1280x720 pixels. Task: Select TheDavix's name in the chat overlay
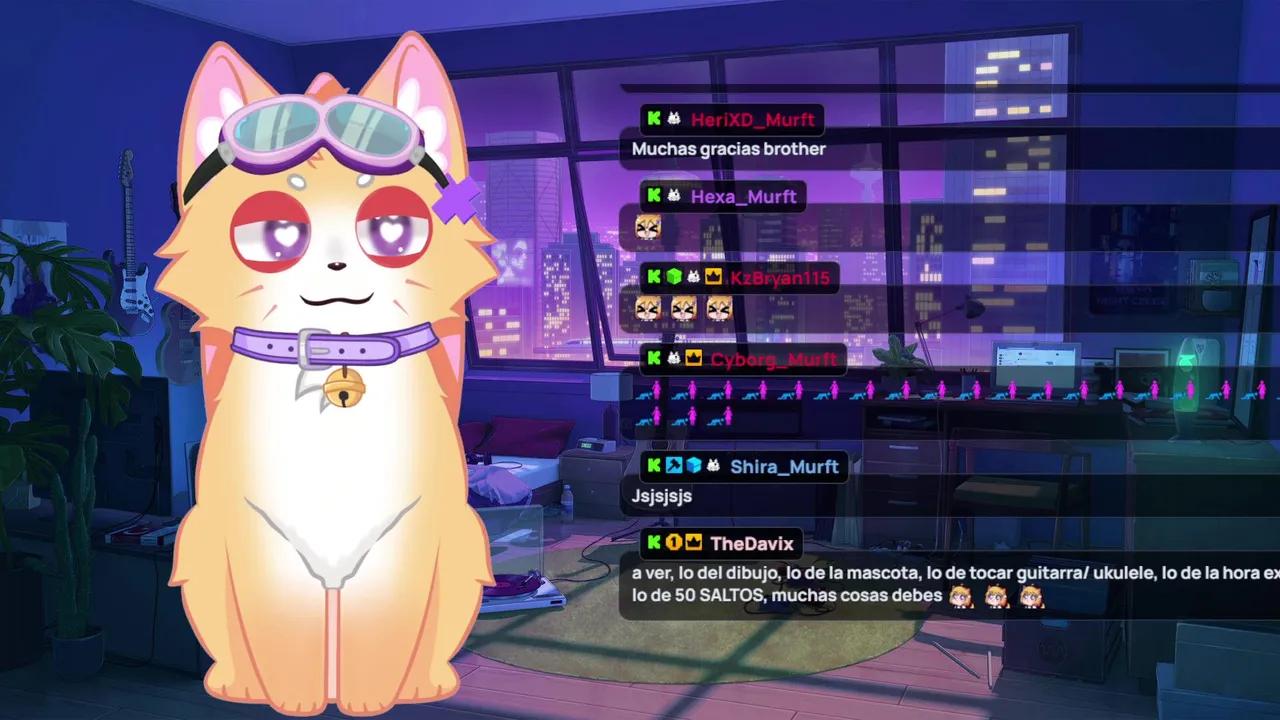(751, 544)
